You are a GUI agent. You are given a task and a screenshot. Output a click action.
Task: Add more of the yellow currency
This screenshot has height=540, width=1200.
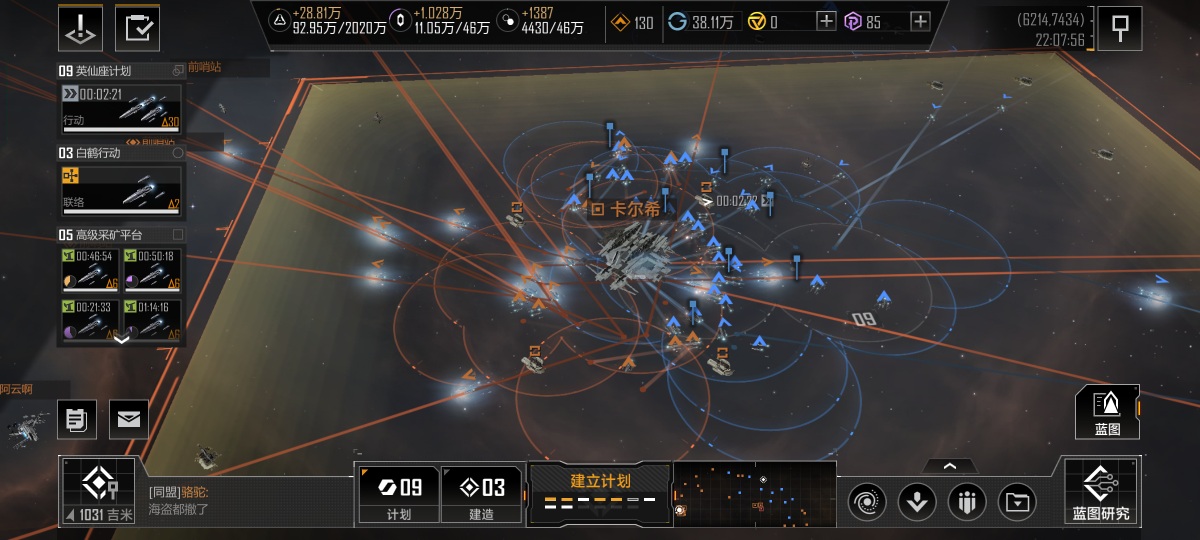(x=826, y=22)
